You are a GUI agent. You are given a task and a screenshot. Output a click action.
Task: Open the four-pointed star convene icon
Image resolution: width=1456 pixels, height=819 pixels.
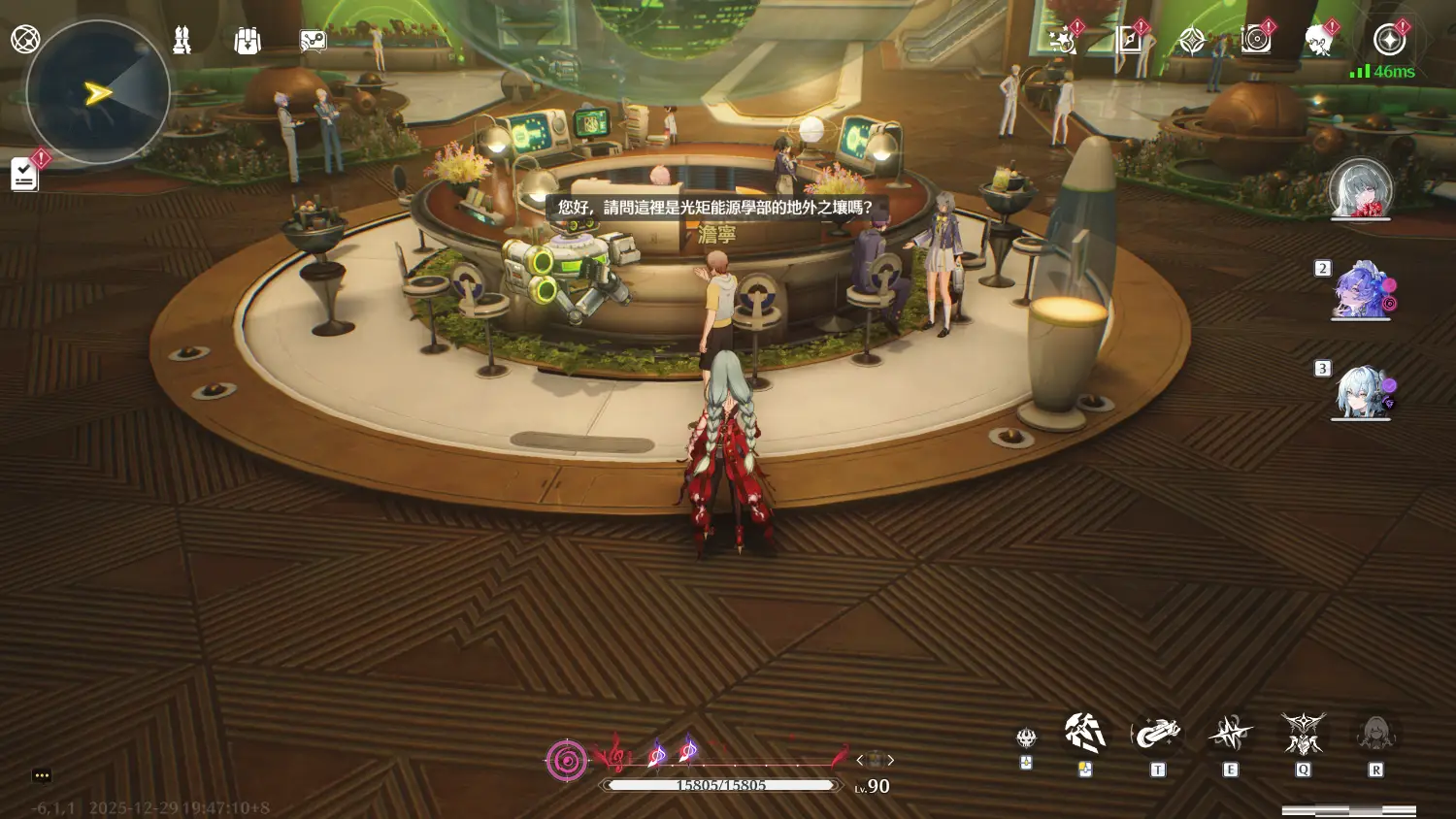[x=1192, y=40]
